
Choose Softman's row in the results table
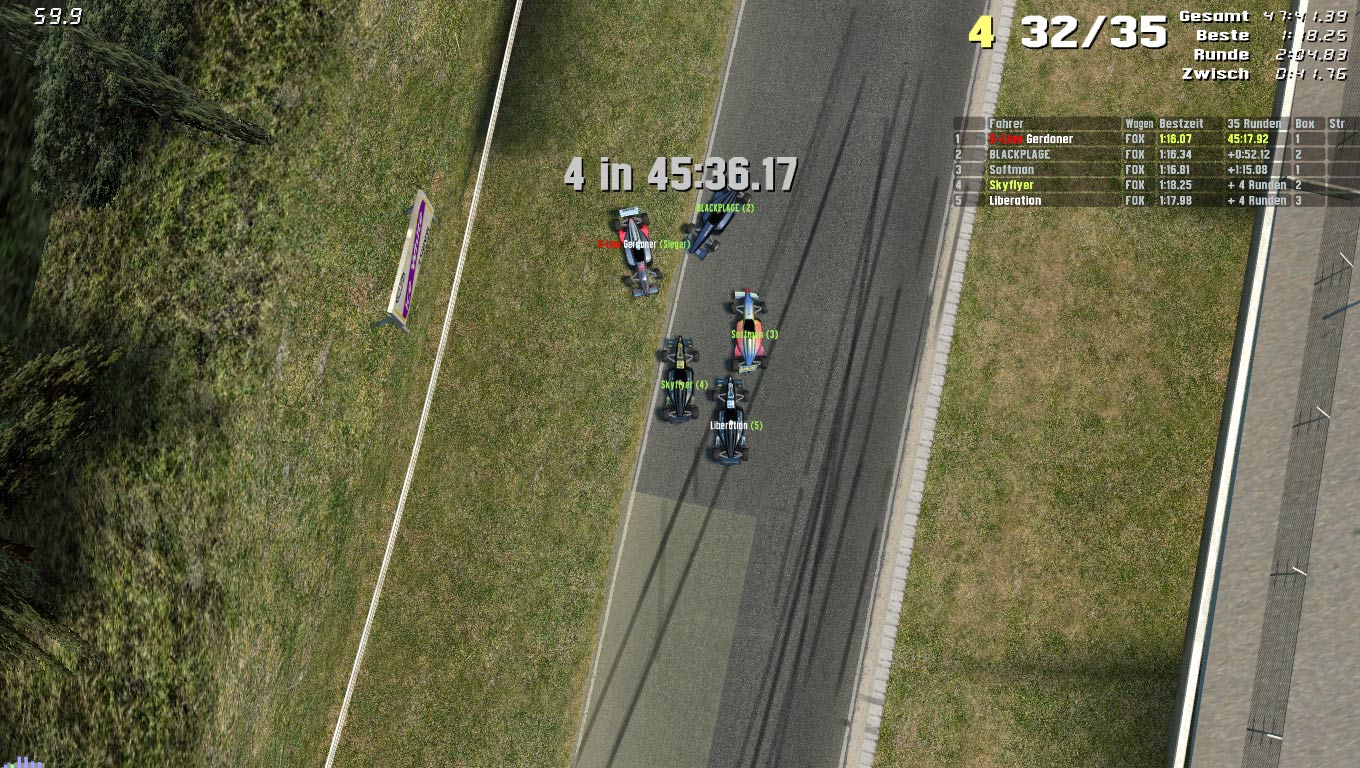point(1011,170)
